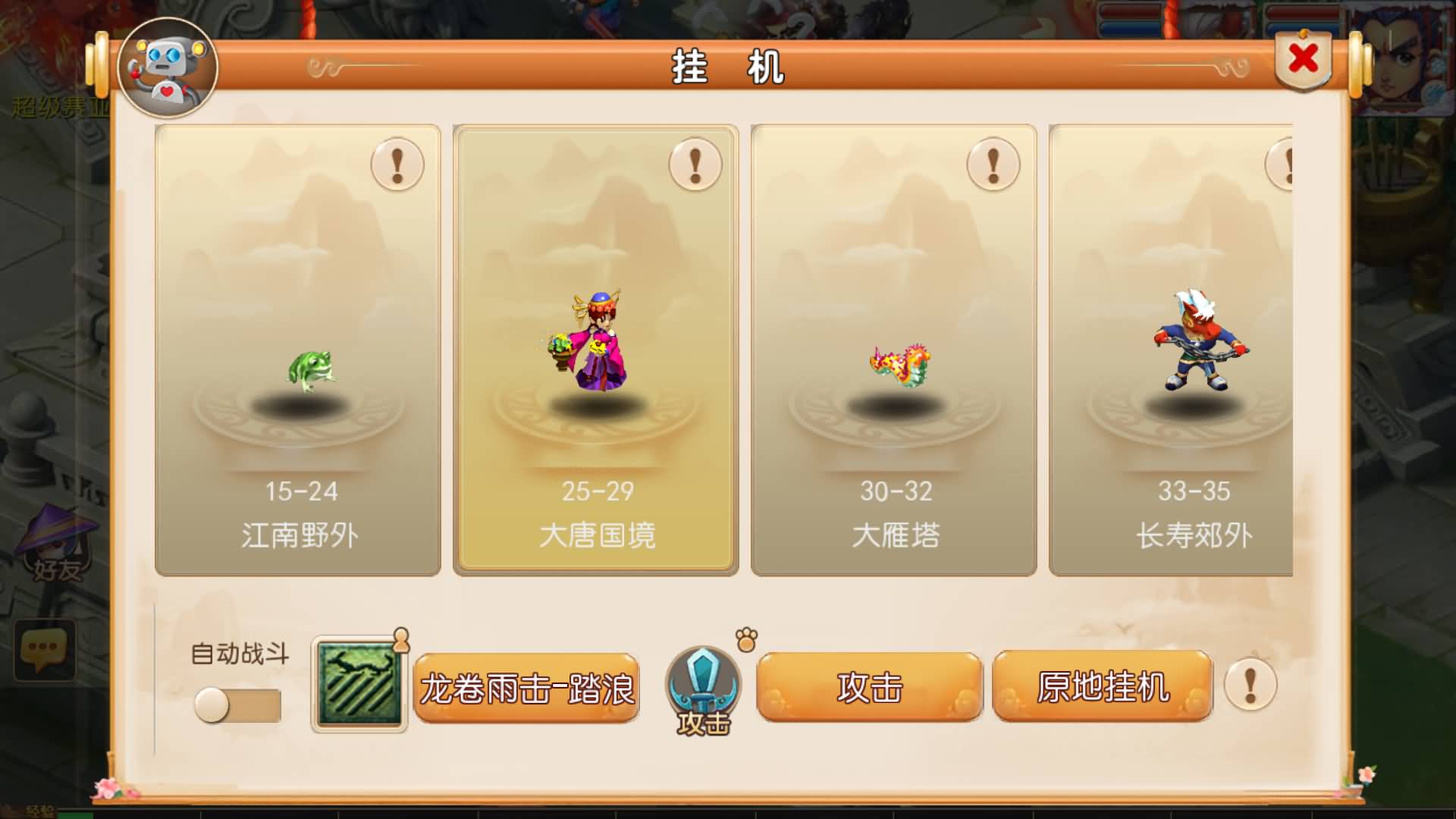The width and height of the screenshot is (1456, 819).
Task: Click the exclamation icon on 长寿郊外 card
Action: (1288, 162)
